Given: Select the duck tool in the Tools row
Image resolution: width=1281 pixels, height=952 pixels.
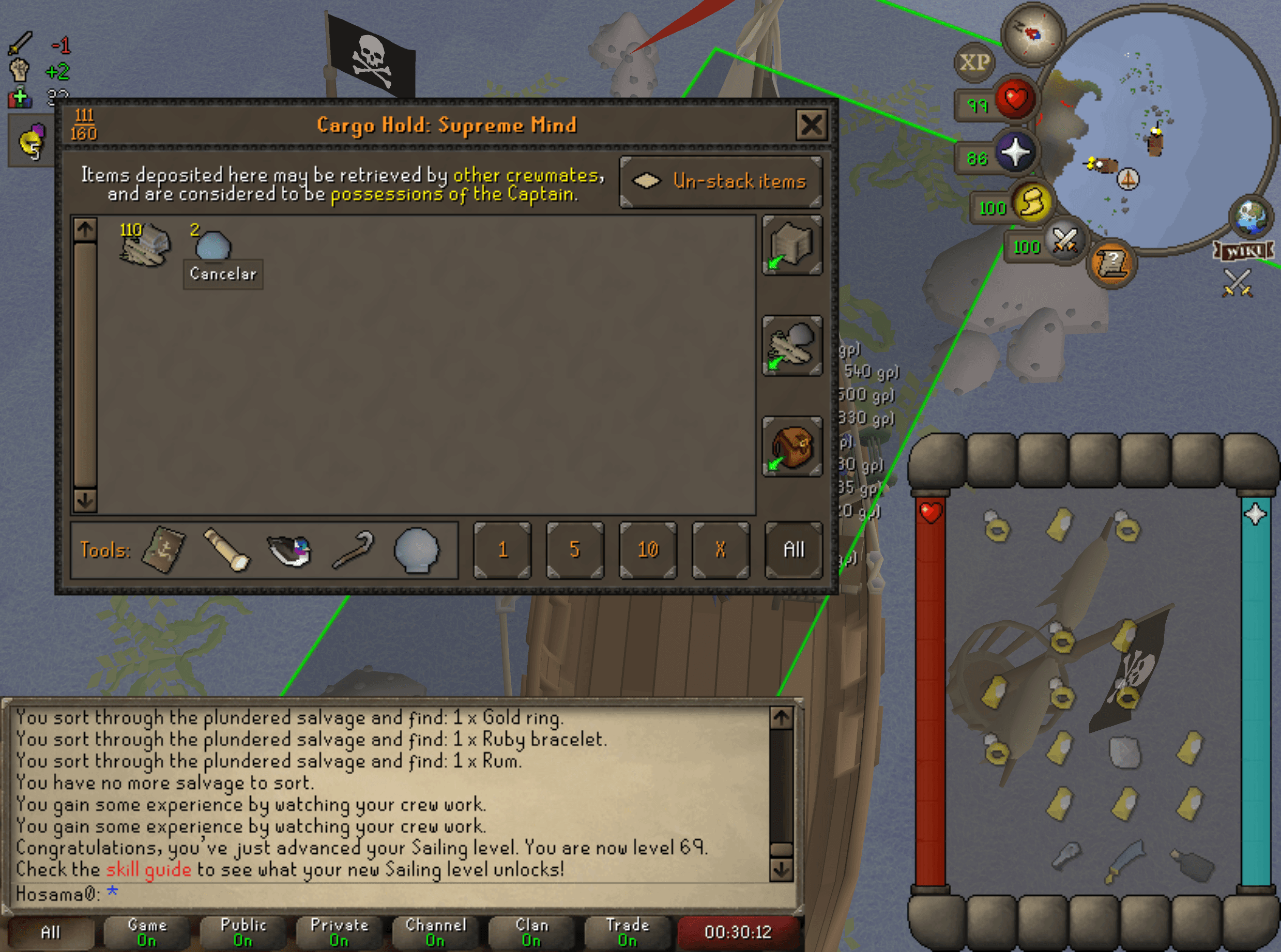Looking at the screenshot, I should click(x=290, y=552).
